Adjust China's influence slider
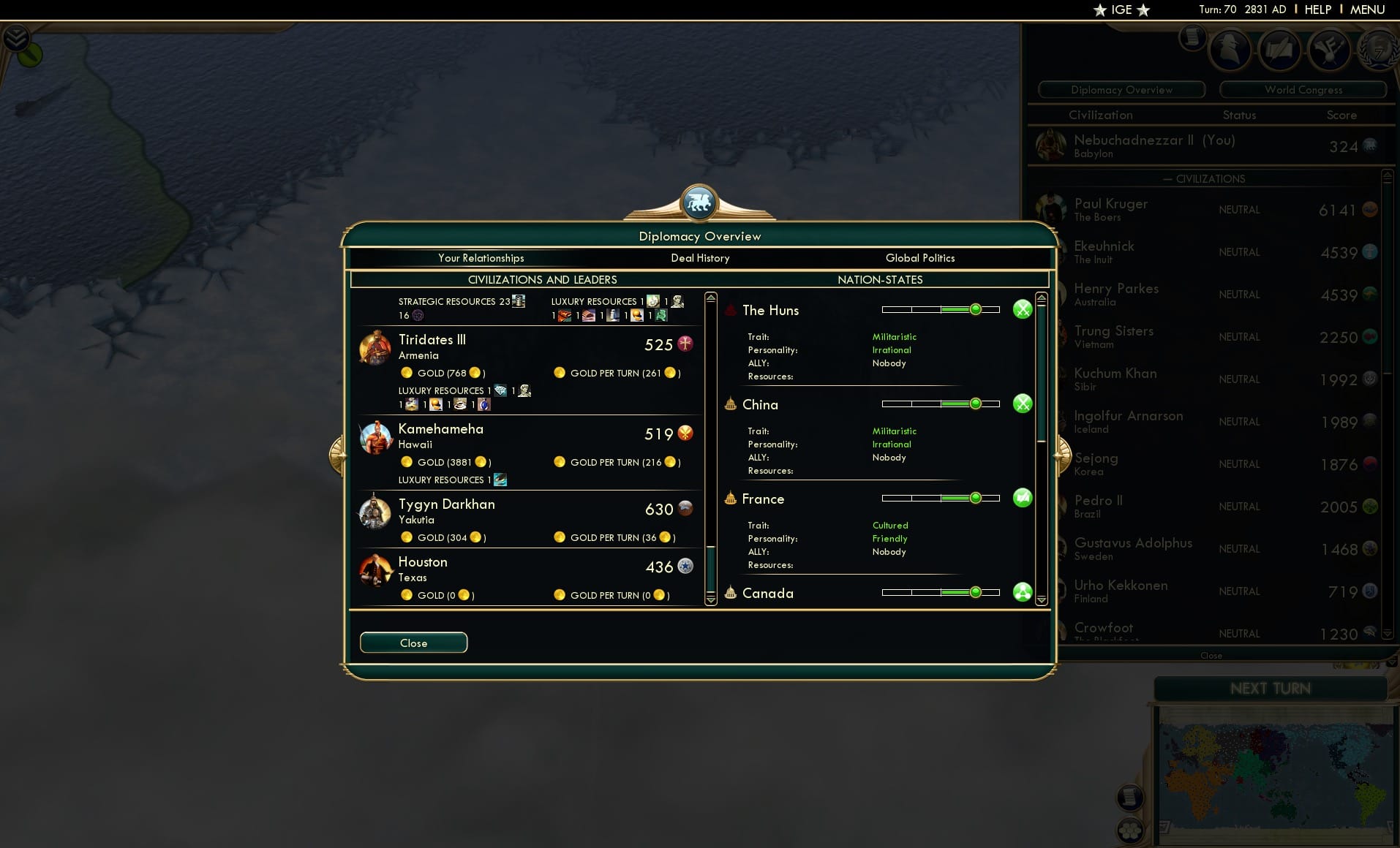Screen dimensions: 1400x848 [976, 403]
